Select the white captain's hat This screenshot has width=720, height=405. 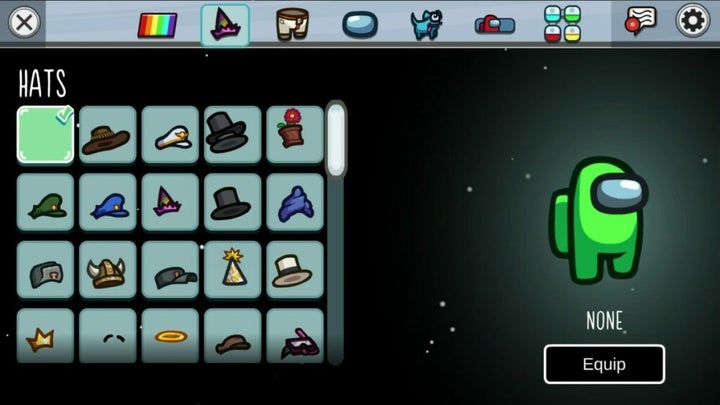(170, 135)
